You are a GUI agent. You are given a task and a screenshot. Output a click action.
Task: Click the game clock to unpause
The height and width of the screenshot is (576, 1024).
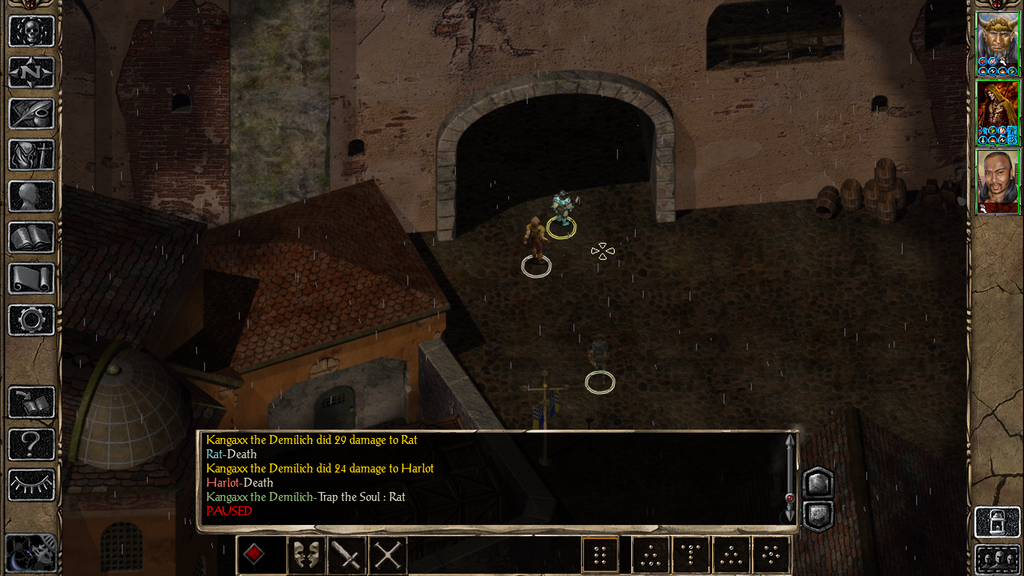coord(31,553)
